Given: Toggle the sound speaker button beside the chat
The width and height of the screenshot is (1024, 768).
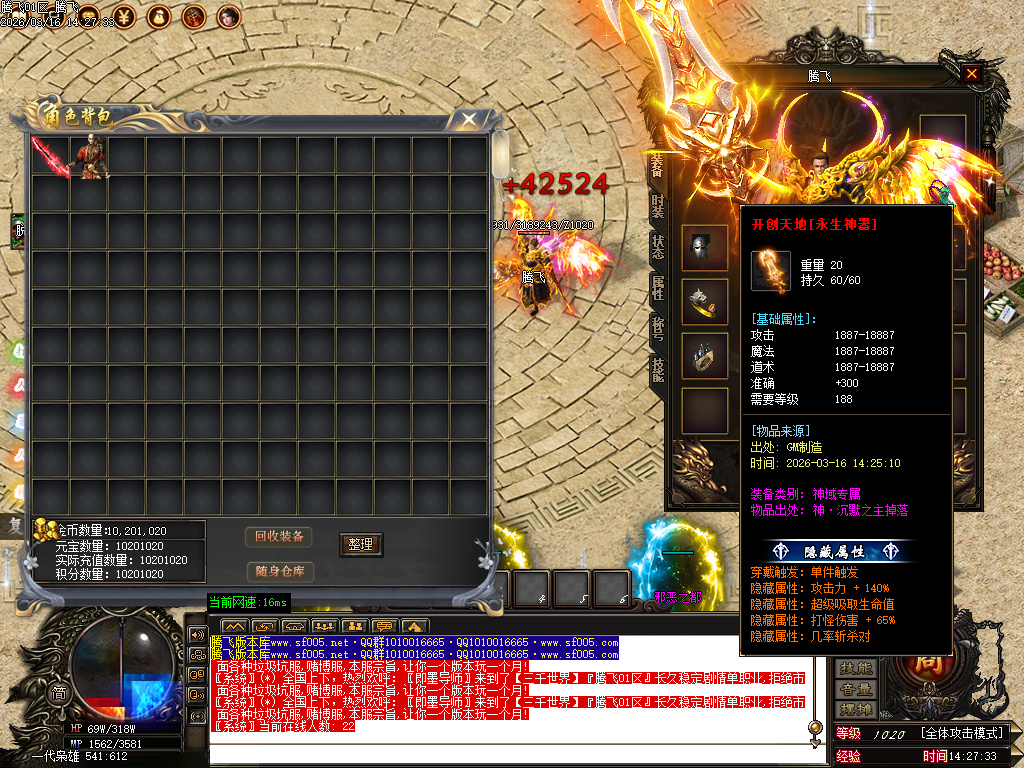Looking at the screenshot, I should [196, 635].
